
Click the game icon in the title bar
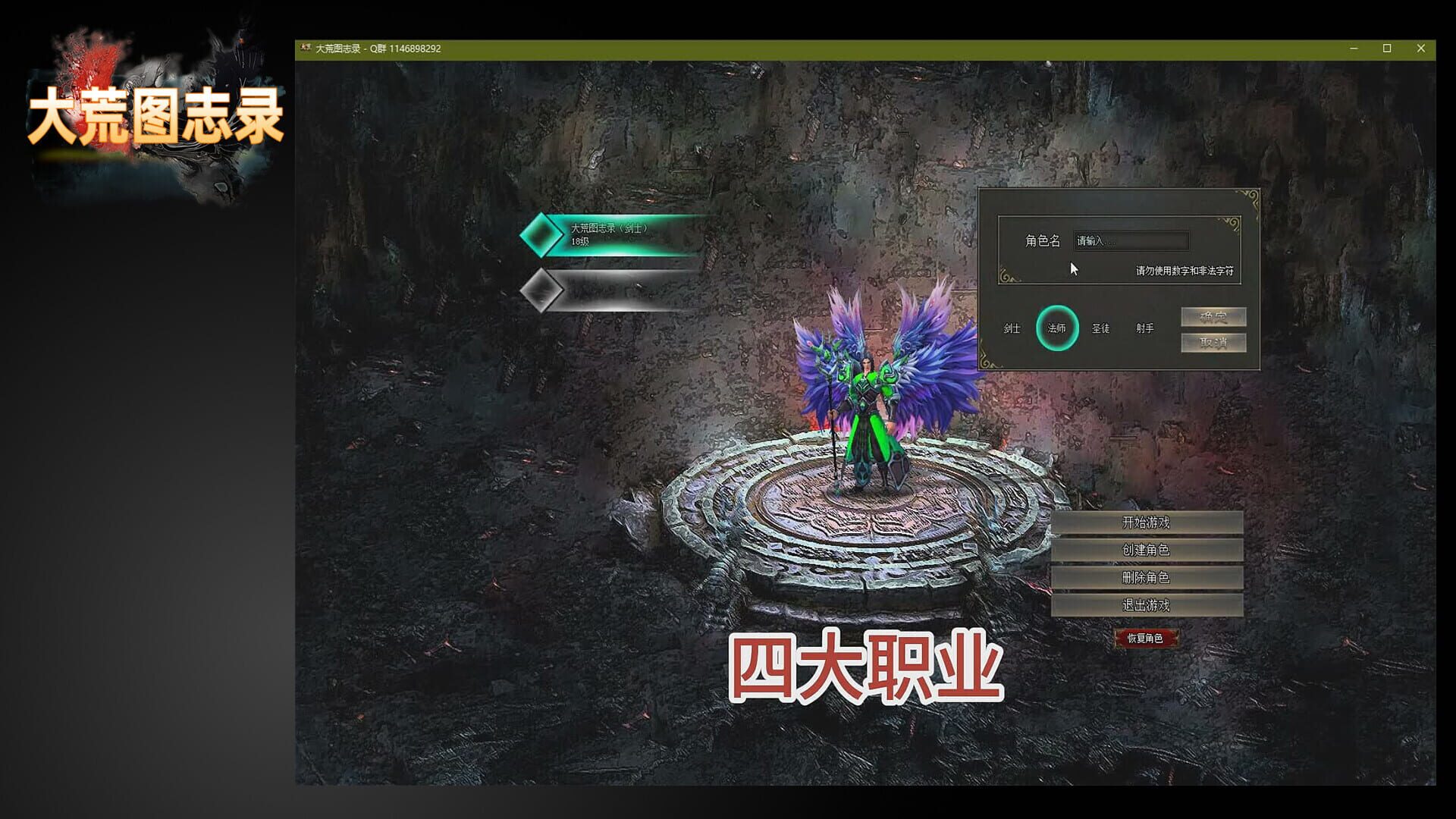coord(306,48)
